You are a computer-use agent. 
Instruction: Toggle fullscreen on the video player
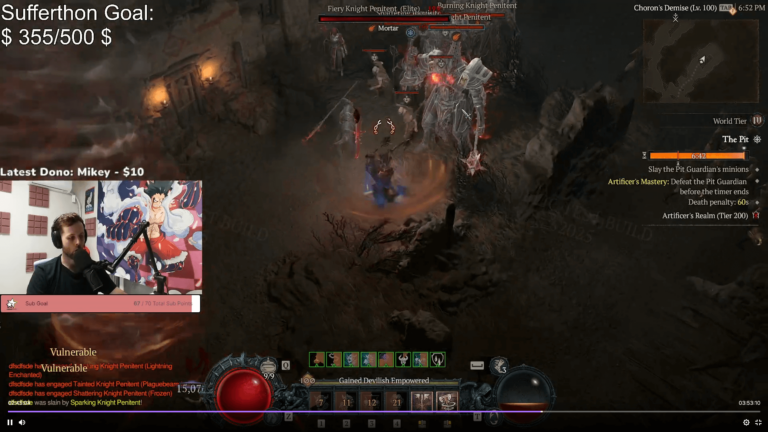coord(758,422)
